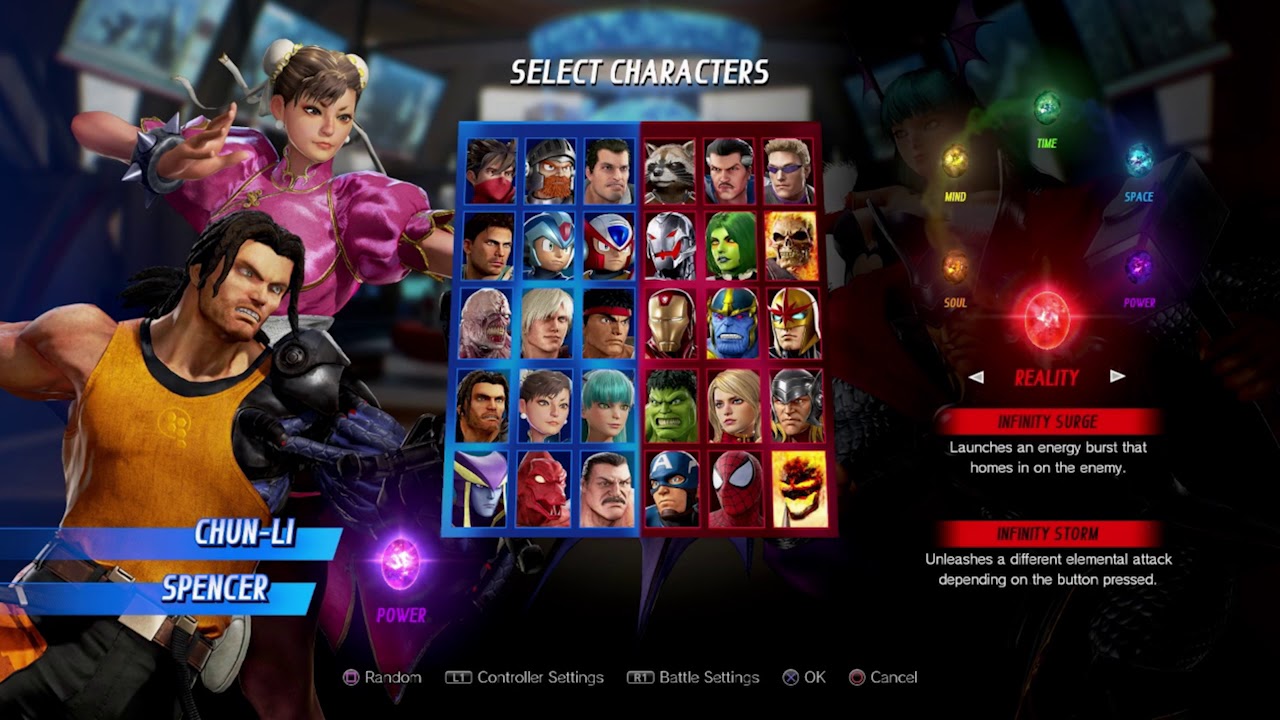The width and height of the screenshot is (1280, 720).
Task: Click the Infinity Surge banner
Action: tap(1047, 421)
